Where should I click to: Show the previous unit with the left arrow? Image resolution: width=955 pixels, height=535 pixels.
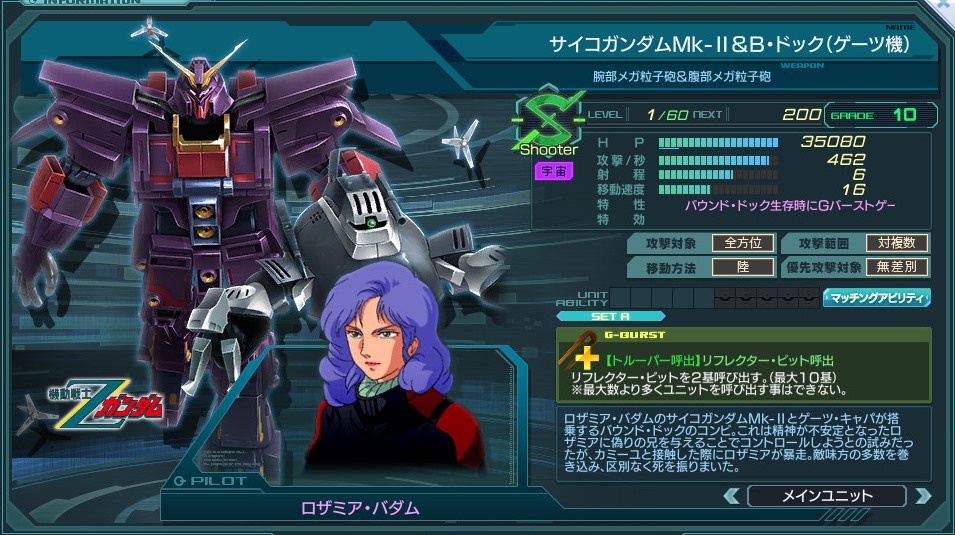(x=732, y=496)
